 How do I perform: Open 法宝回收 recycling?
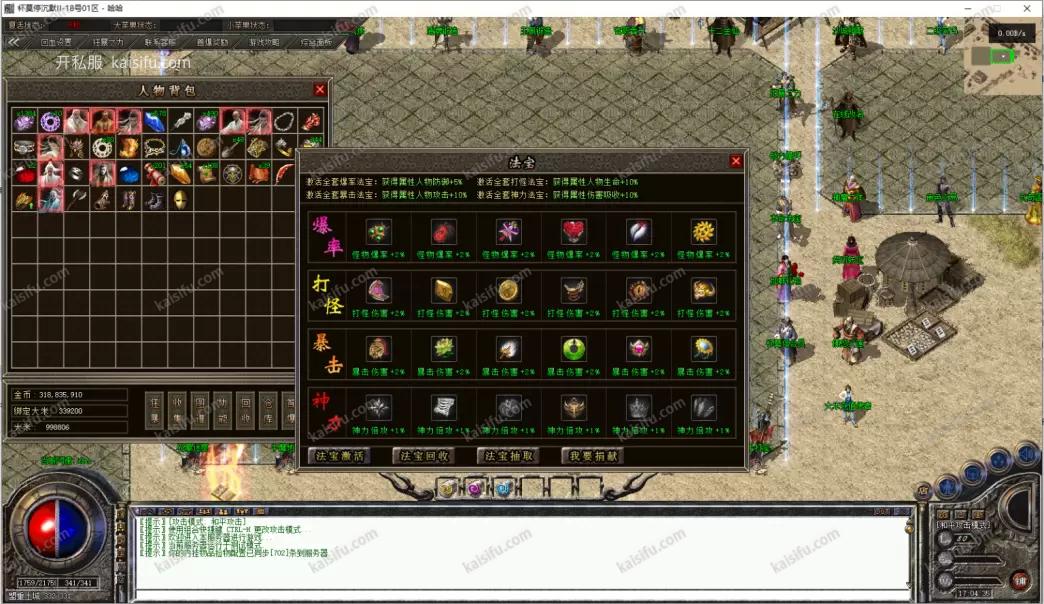coord(425,456)
